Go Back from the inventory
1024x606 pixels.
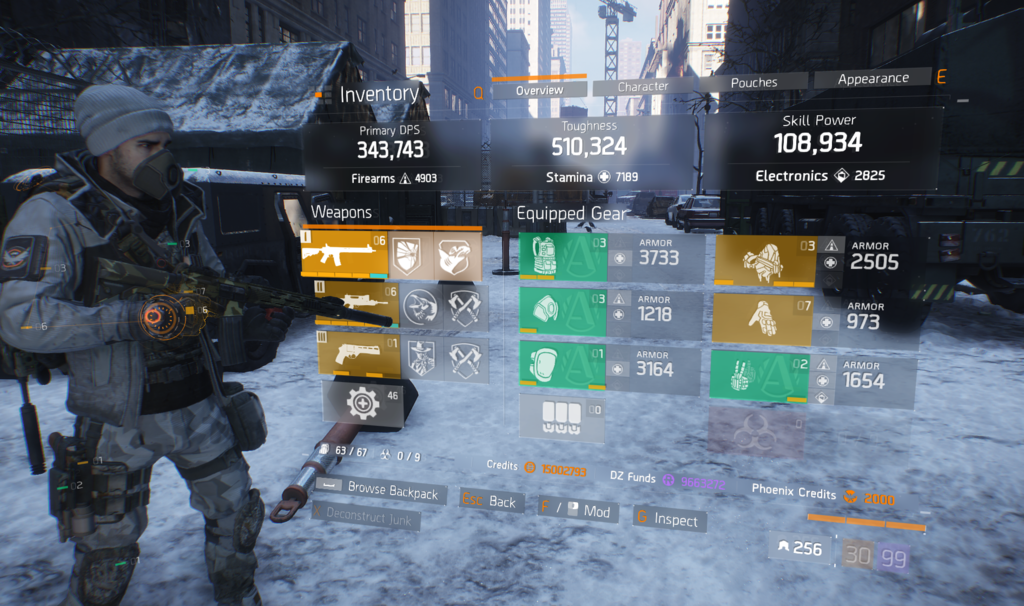(x=492, y=501)
